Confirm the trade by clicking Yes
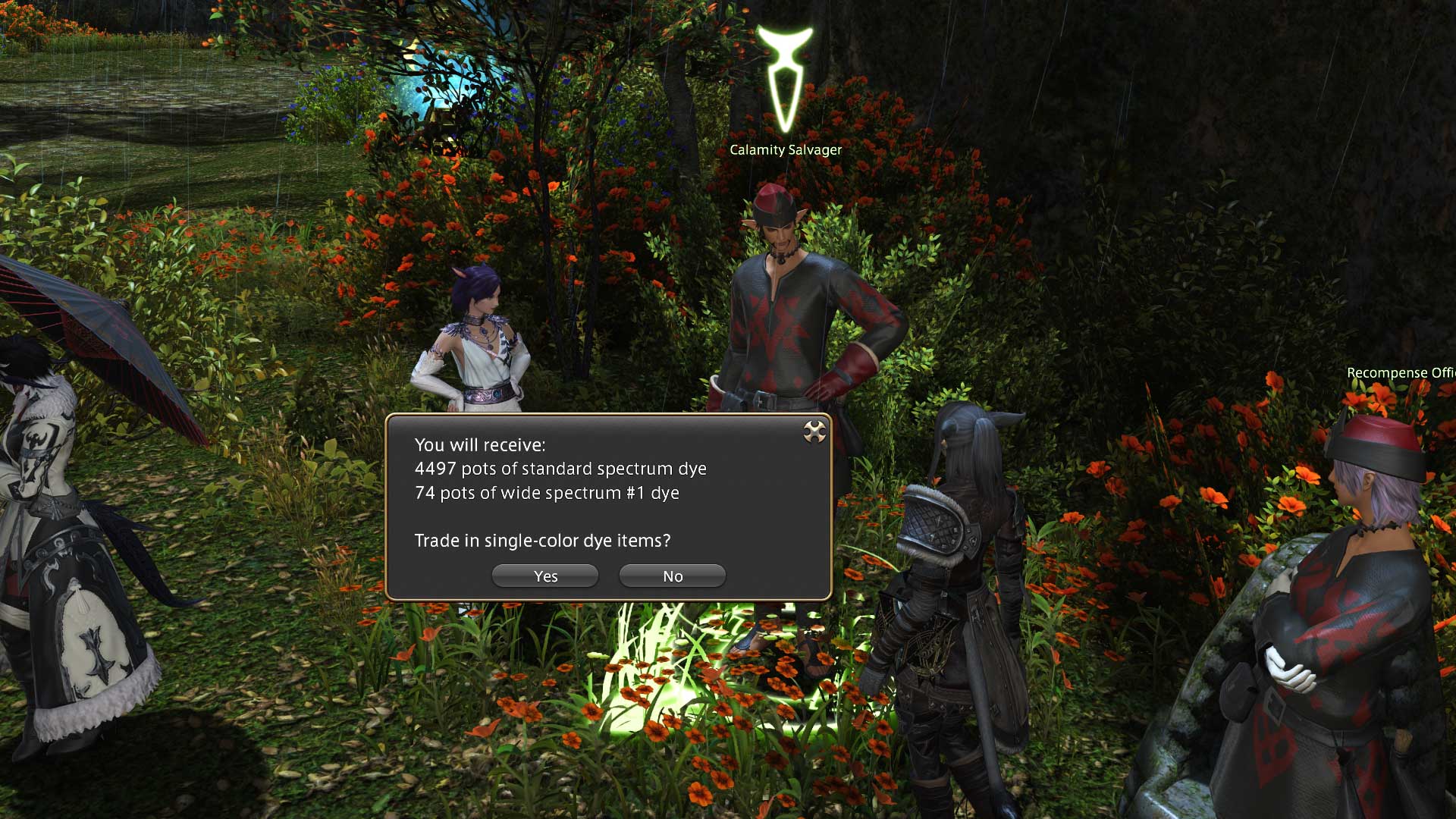The height and width of the screenshot is (819, 1456). point(544,576)
